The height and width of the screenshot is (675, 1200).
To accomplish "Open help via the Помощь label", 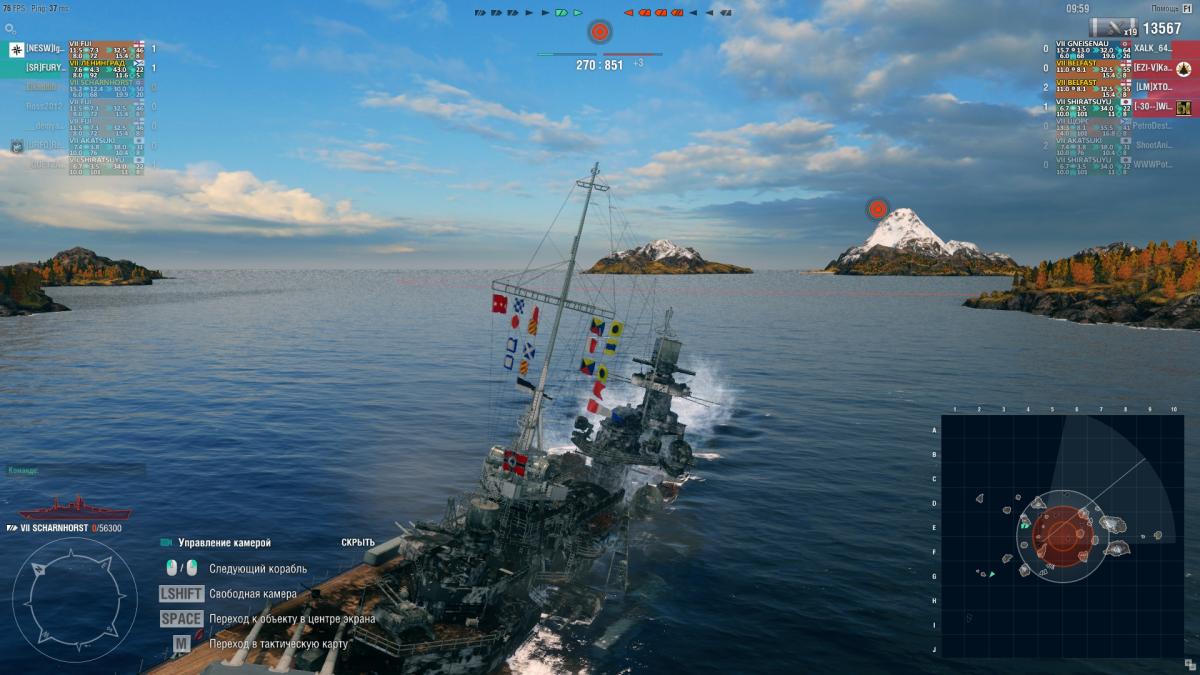I will coord(1164,8).
